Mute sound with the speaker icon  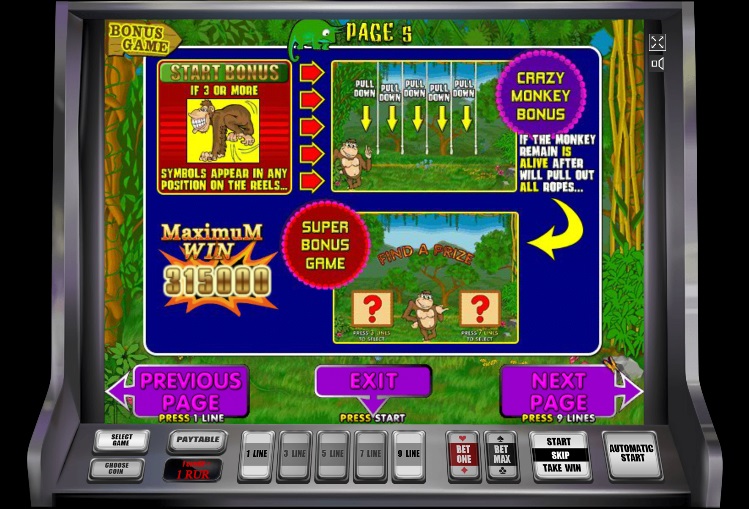657,64
